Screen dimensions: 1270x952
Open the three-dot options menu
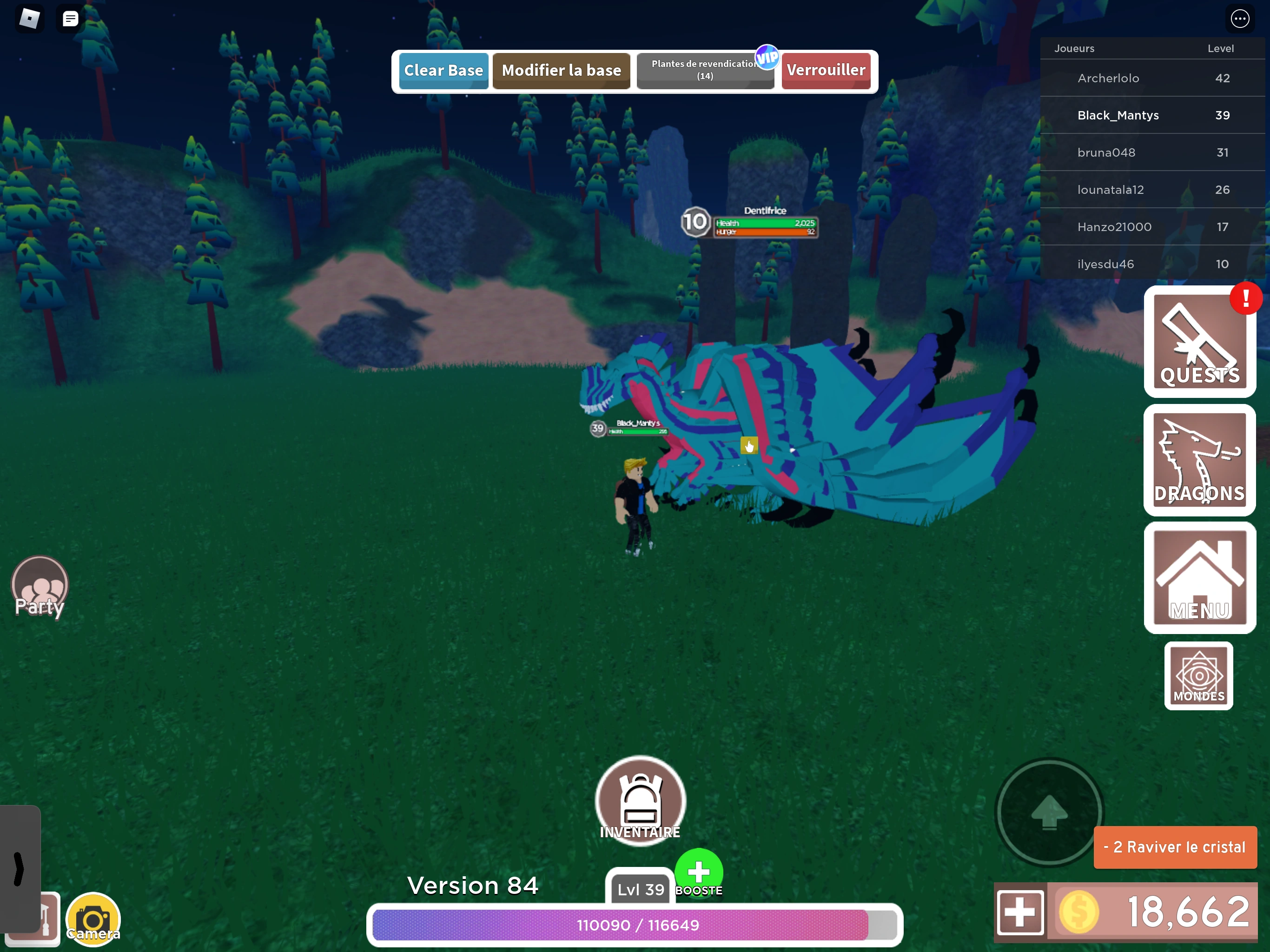point(1240,19)
